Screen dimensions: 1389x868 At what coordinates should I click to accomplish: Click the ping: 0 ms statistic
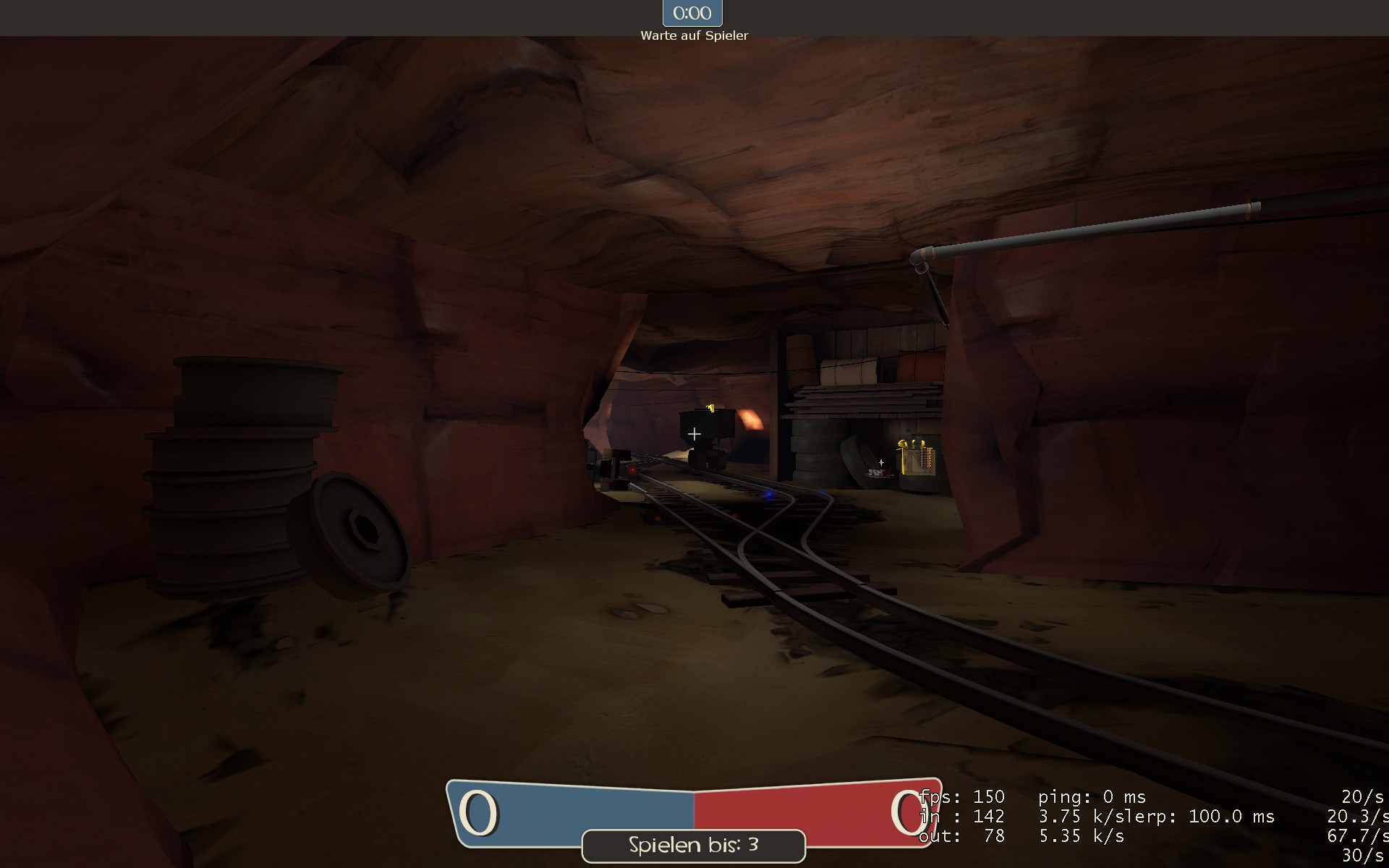1091,797
